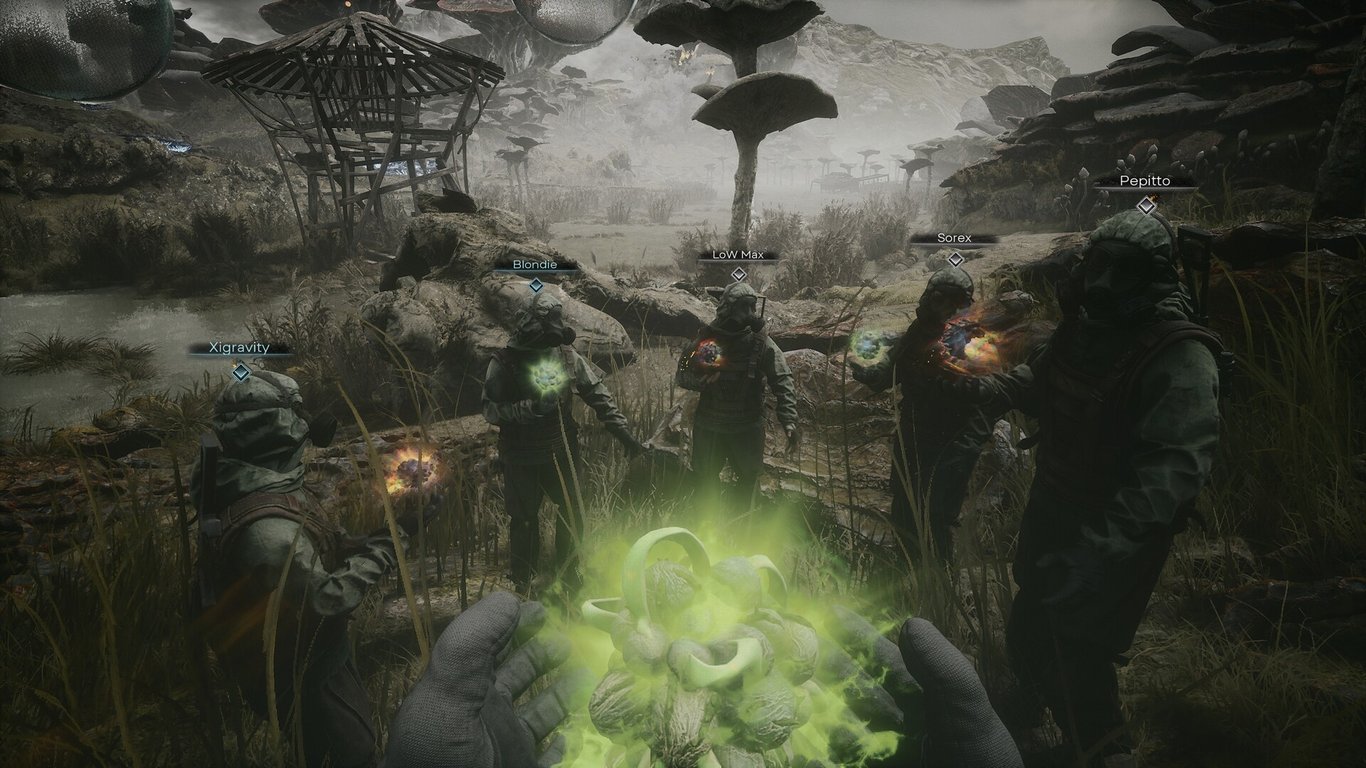
Task: Click the LoW Max nametag text
Action: 737,254
